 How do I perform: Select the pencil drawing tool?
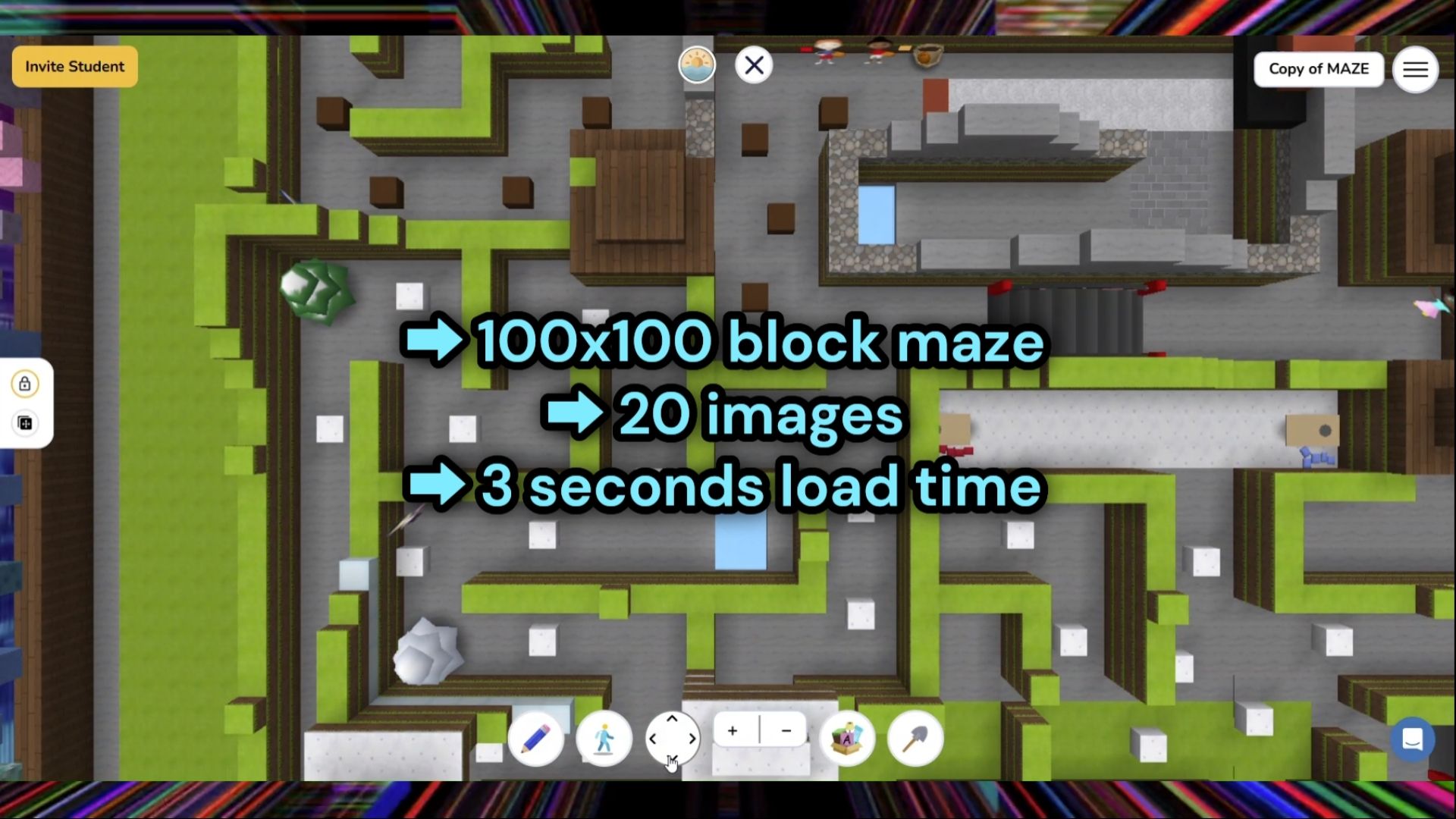click(537, 738)
